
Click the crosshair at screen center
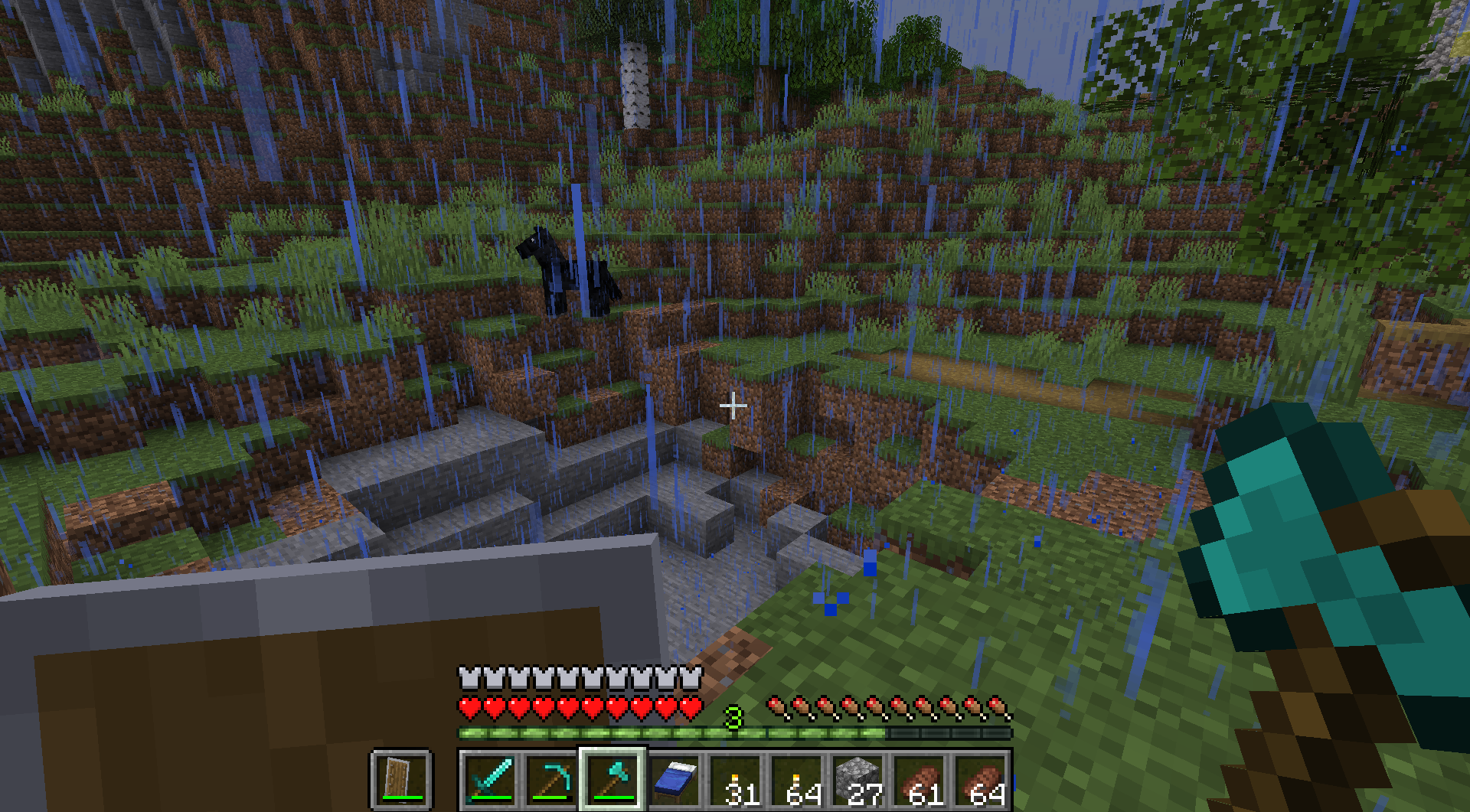pyautogui.click(x=733, y=406)
